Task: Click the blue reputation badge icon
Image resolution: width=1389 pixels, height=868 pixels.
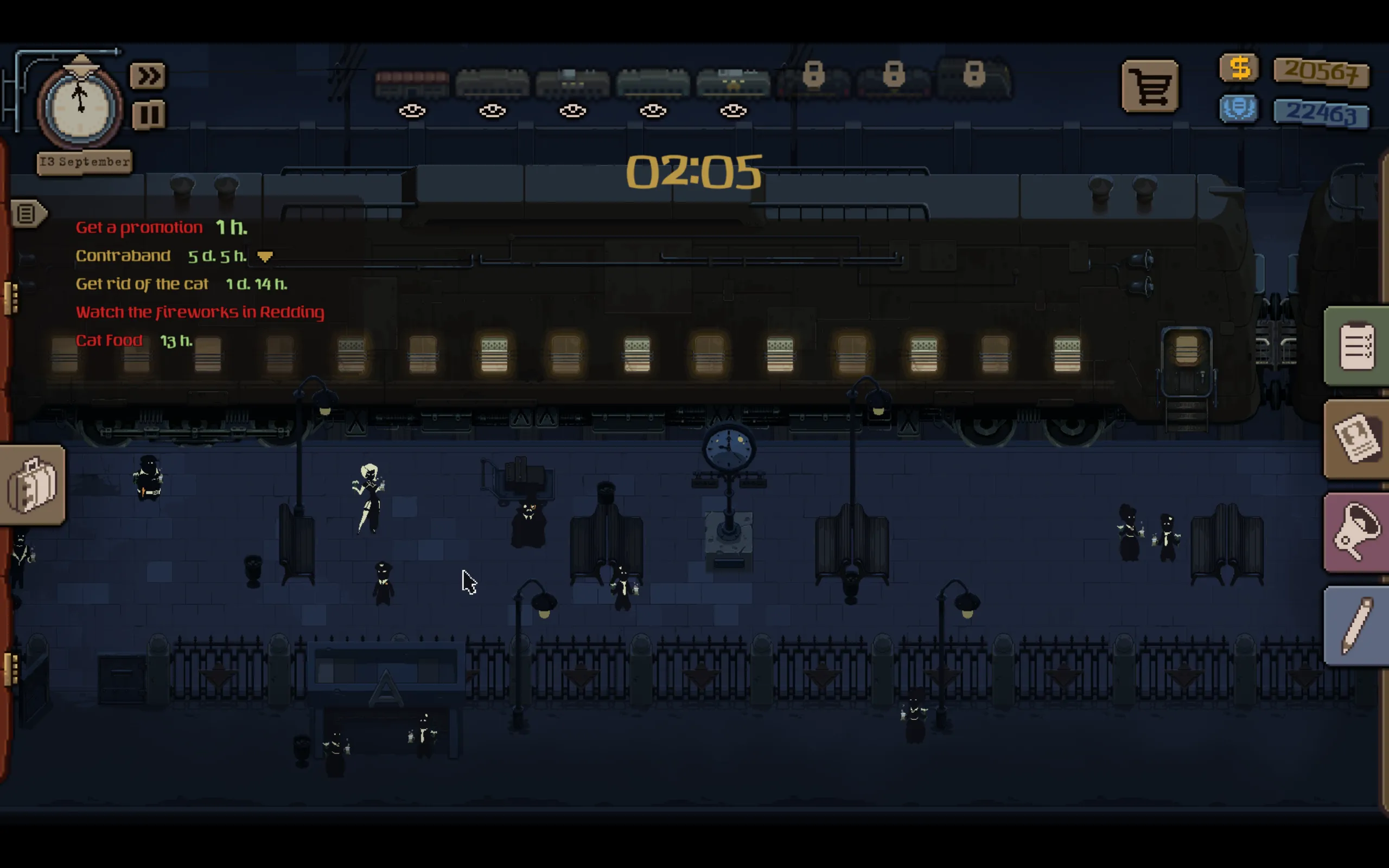Action: tap(1239, 108)
